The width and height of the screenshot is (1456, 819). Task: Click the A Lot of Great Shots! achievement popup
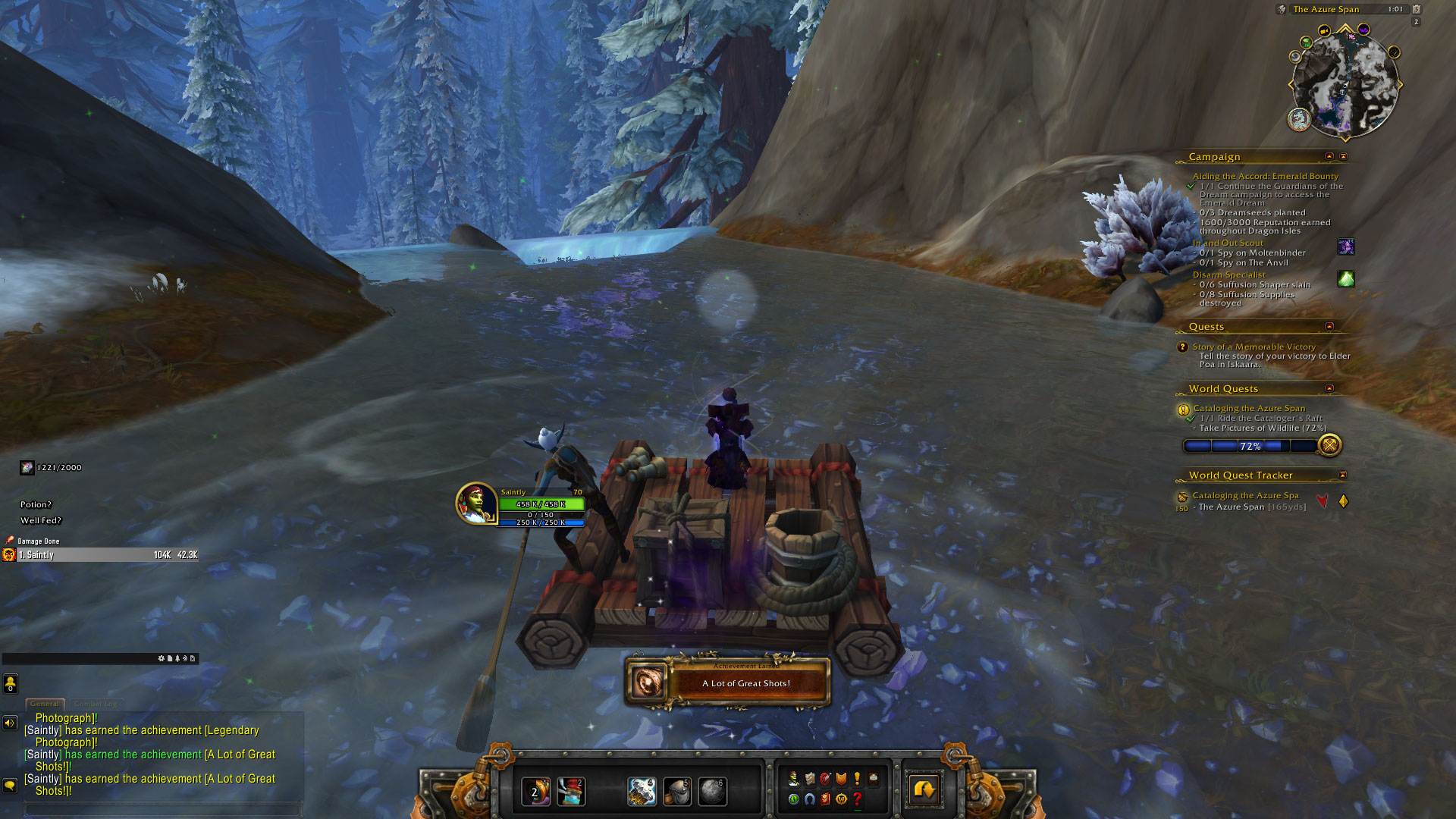point(728,682)
